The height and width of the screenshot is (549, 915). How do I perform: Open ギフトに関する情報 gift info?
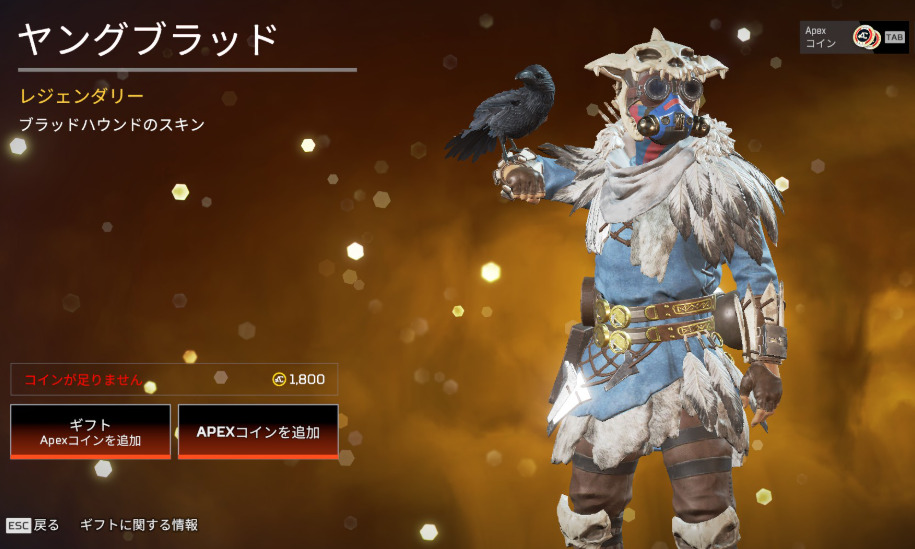(x=139, y=525)
